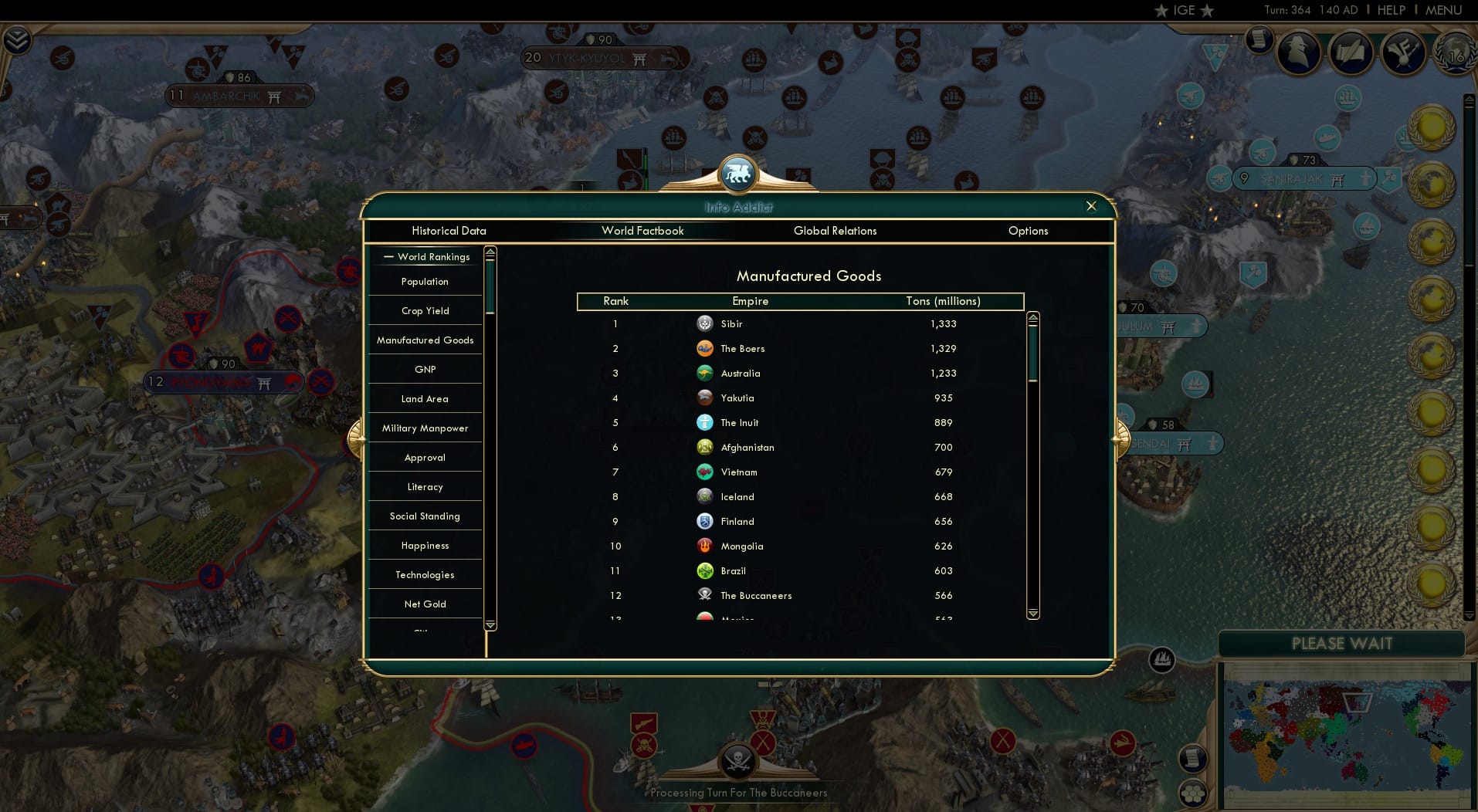Select Sibir's civilization icon in rank 1
This screenshot has height=812, width=1478.
pyautogui.click(x=705, y=324)
